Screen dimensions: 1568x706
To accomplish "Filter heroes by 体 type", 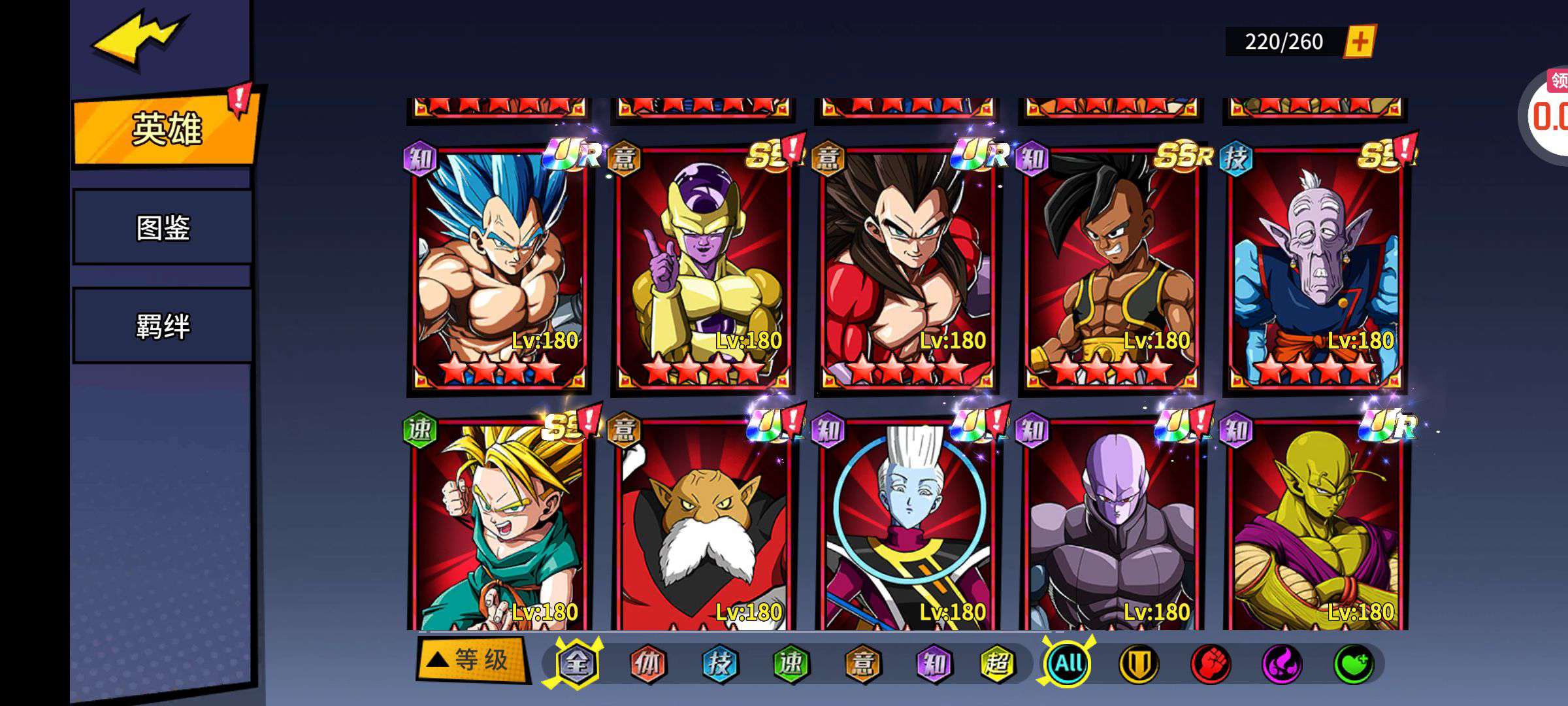I will (x=647, y=664).
